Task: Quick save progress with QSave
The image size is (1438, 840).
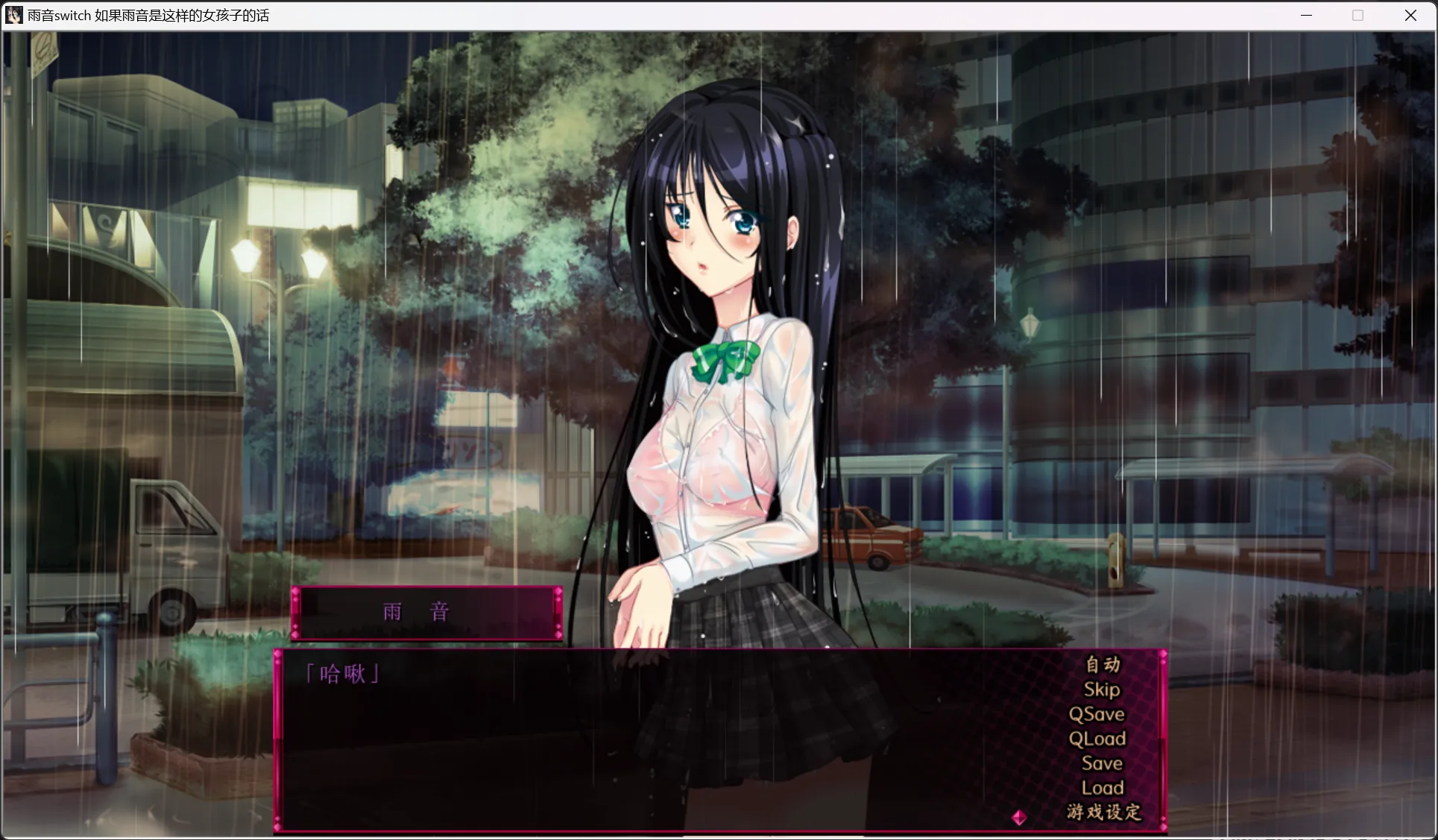Action: 1097,714
